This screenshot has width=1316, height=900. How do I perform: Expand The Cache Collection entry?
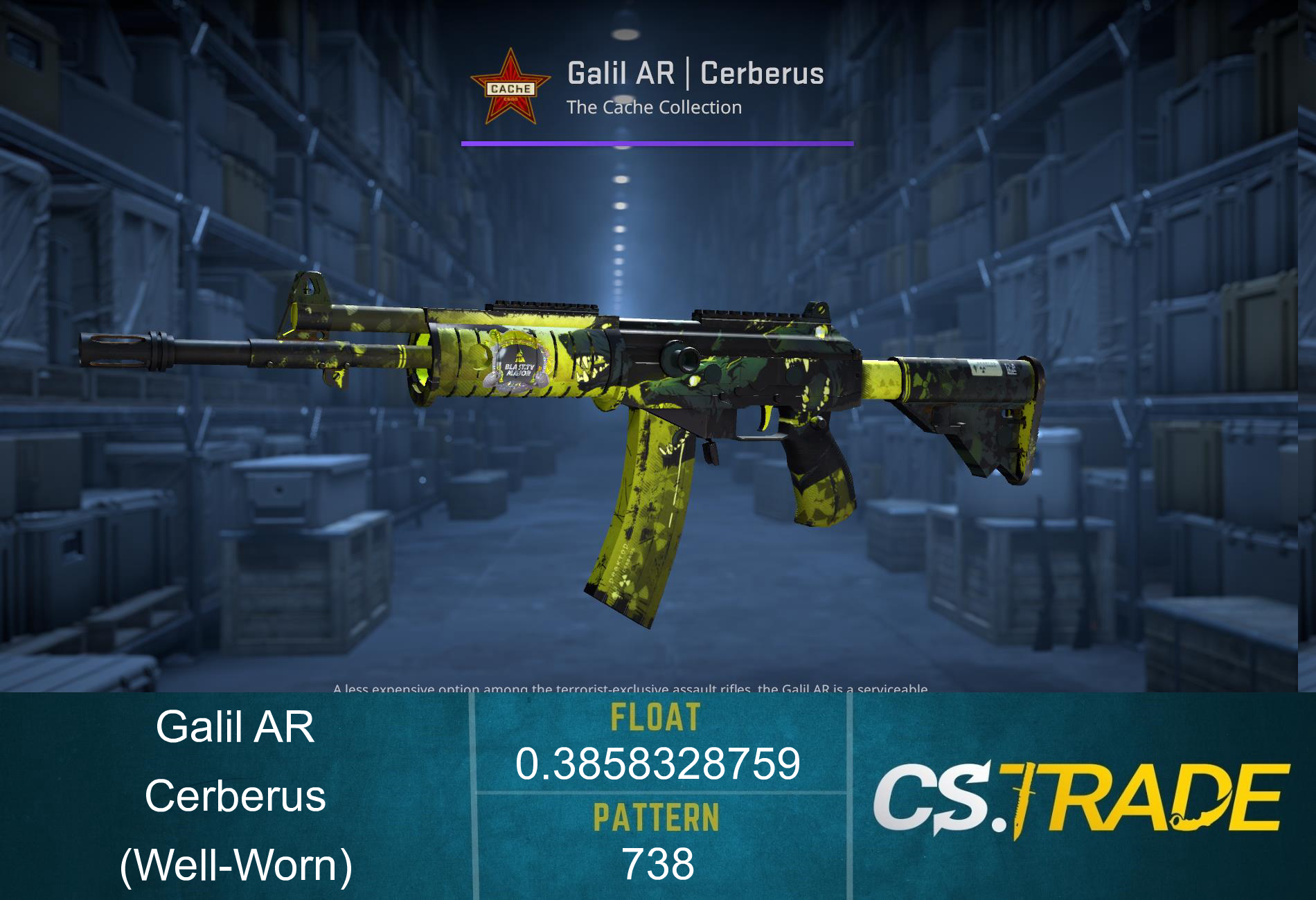[654, 107]
